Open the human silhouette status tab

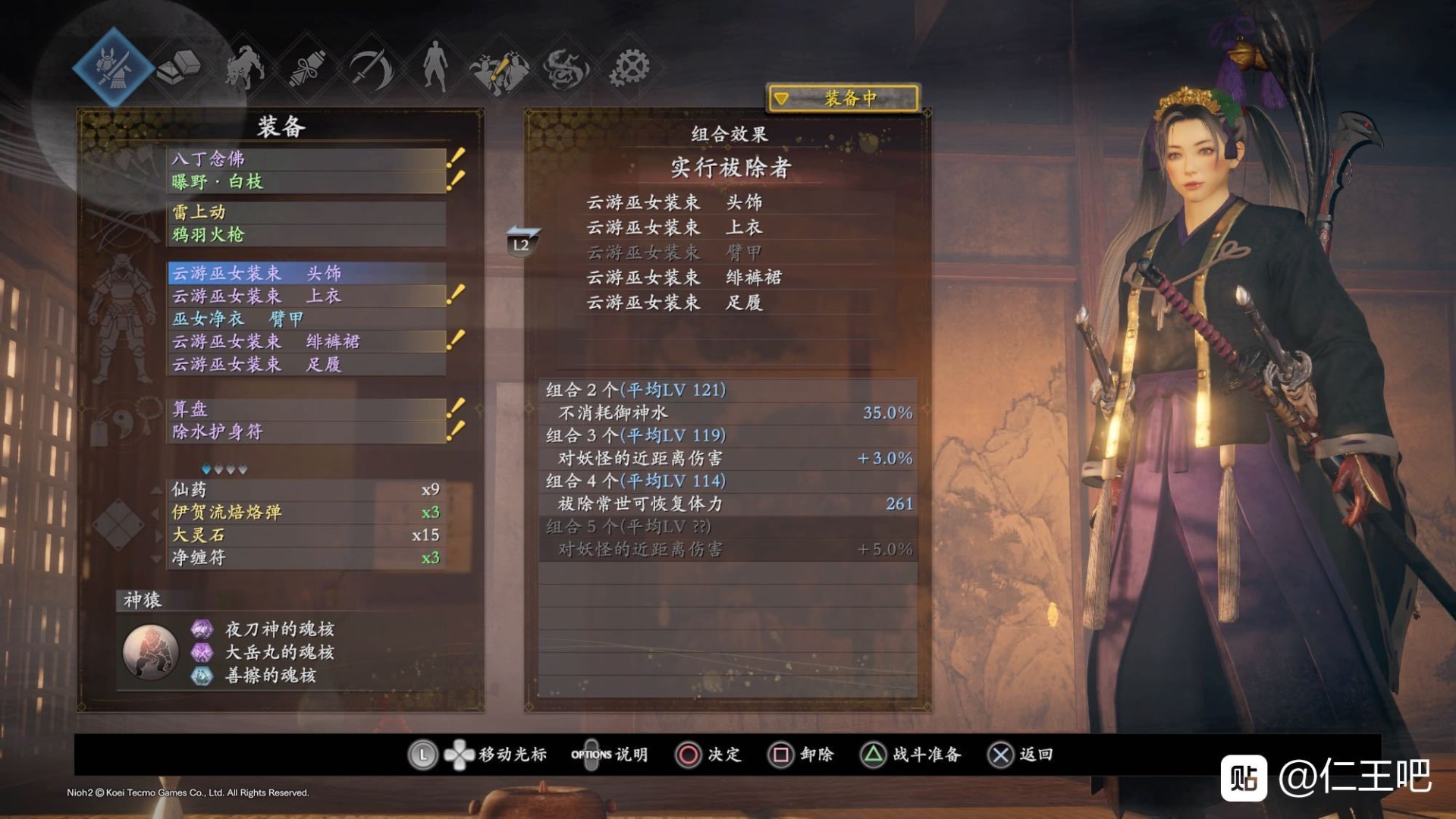click(435, 67)
